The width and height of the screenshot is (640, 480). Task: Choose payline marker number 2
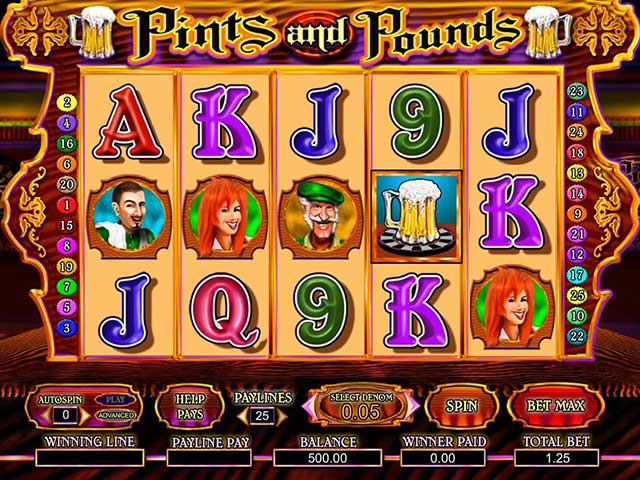(68, 102)
